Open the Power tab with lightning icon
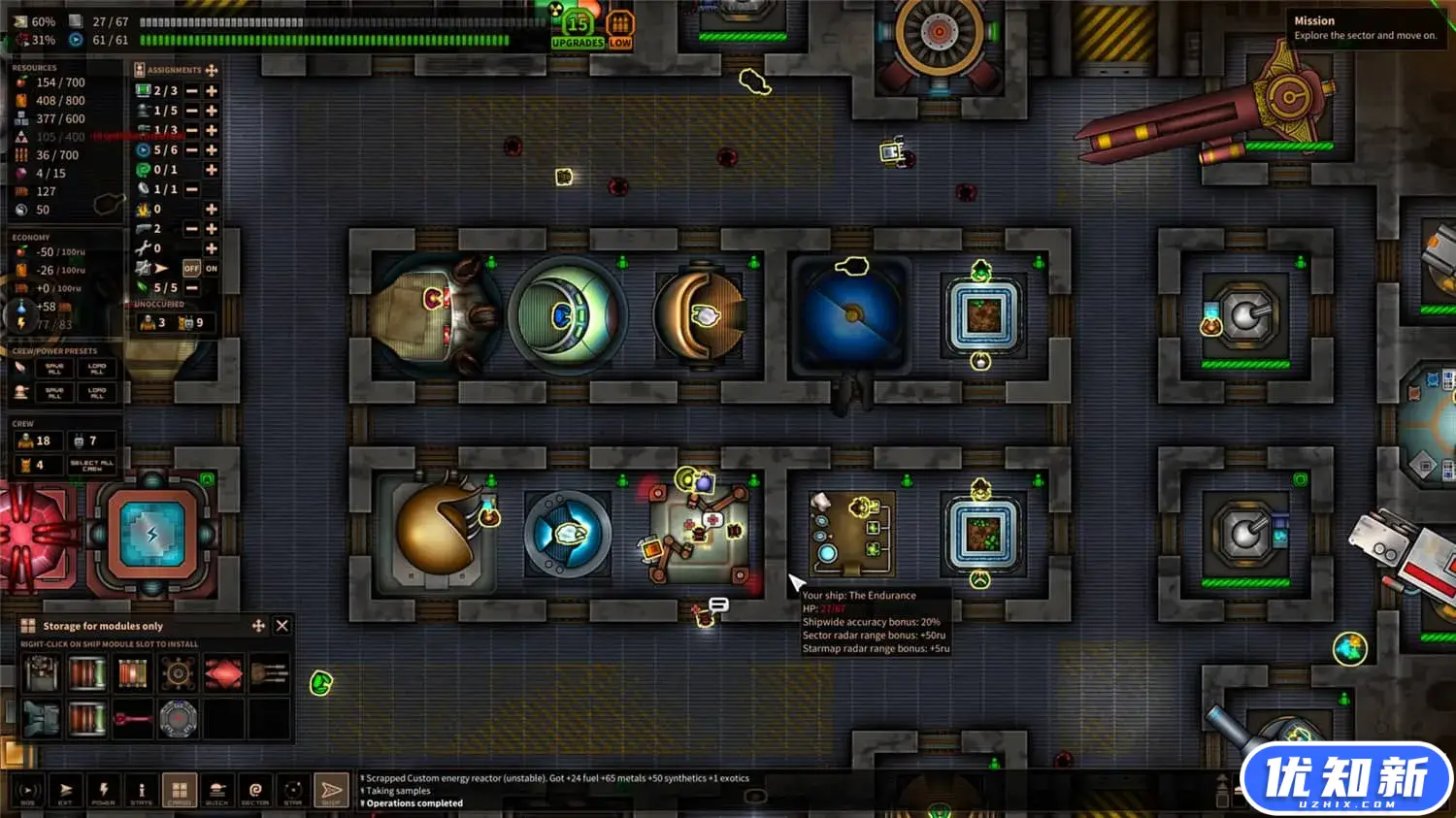Image resolution: width=1456 pixels, height=818 pixels. click(104, 791)
